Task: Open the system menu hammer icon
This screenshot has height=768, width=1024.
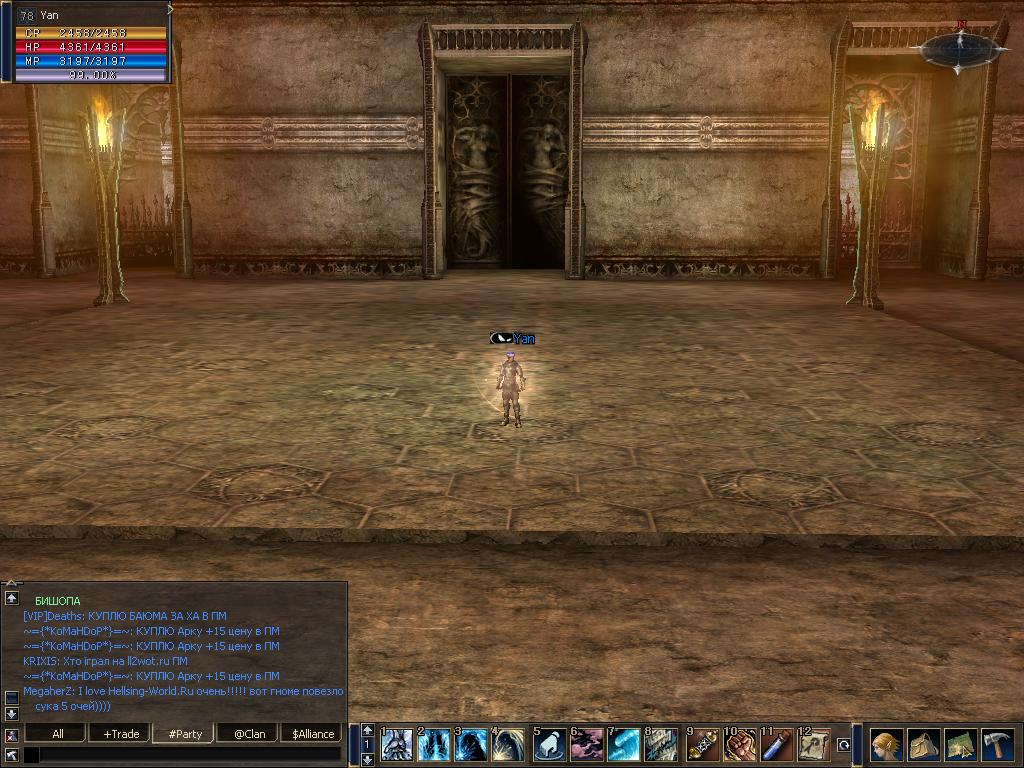Action: click(997, 745)
